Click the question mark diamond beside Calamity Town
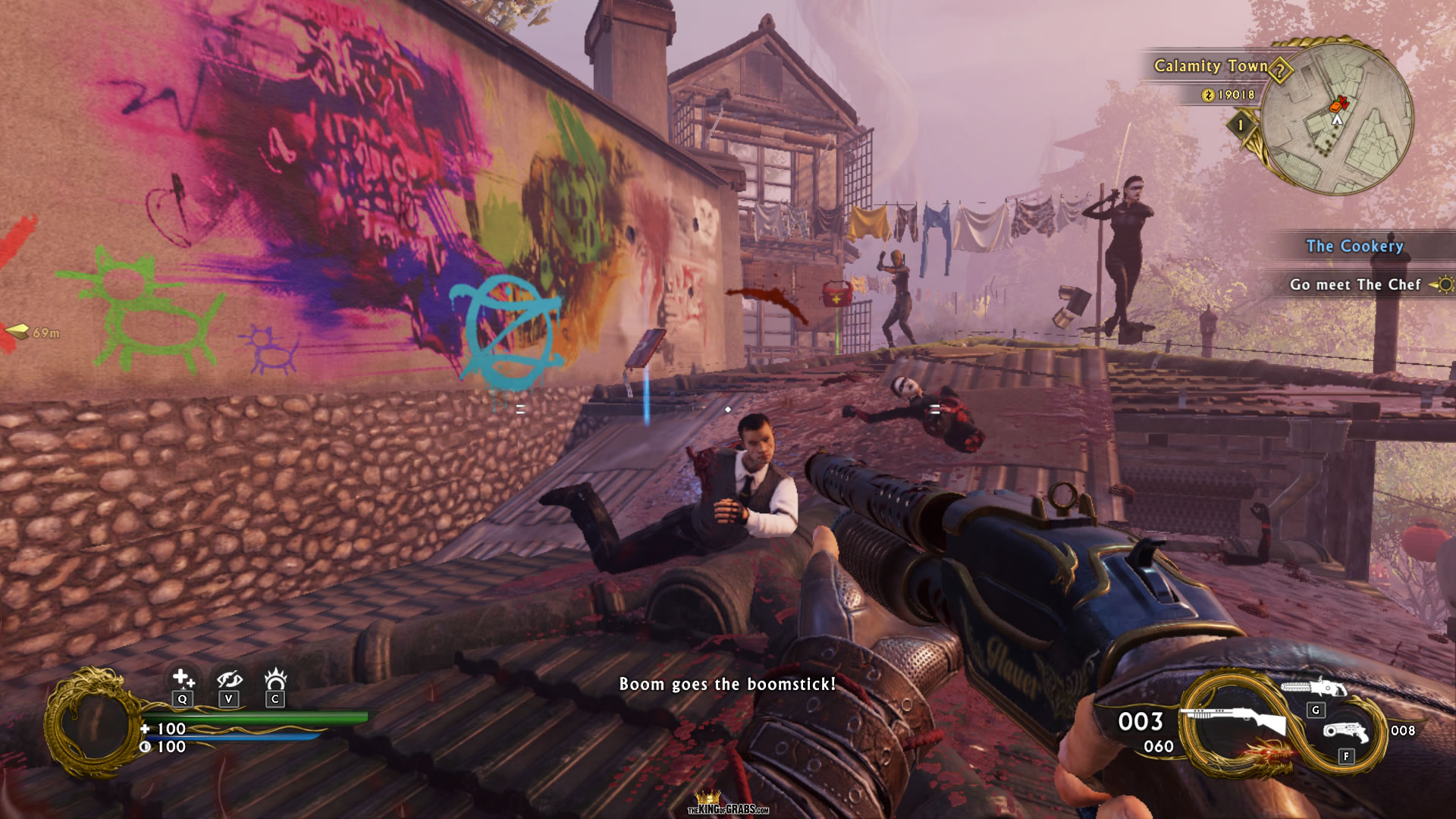 pyautogui.click(x=1280, y=71)
